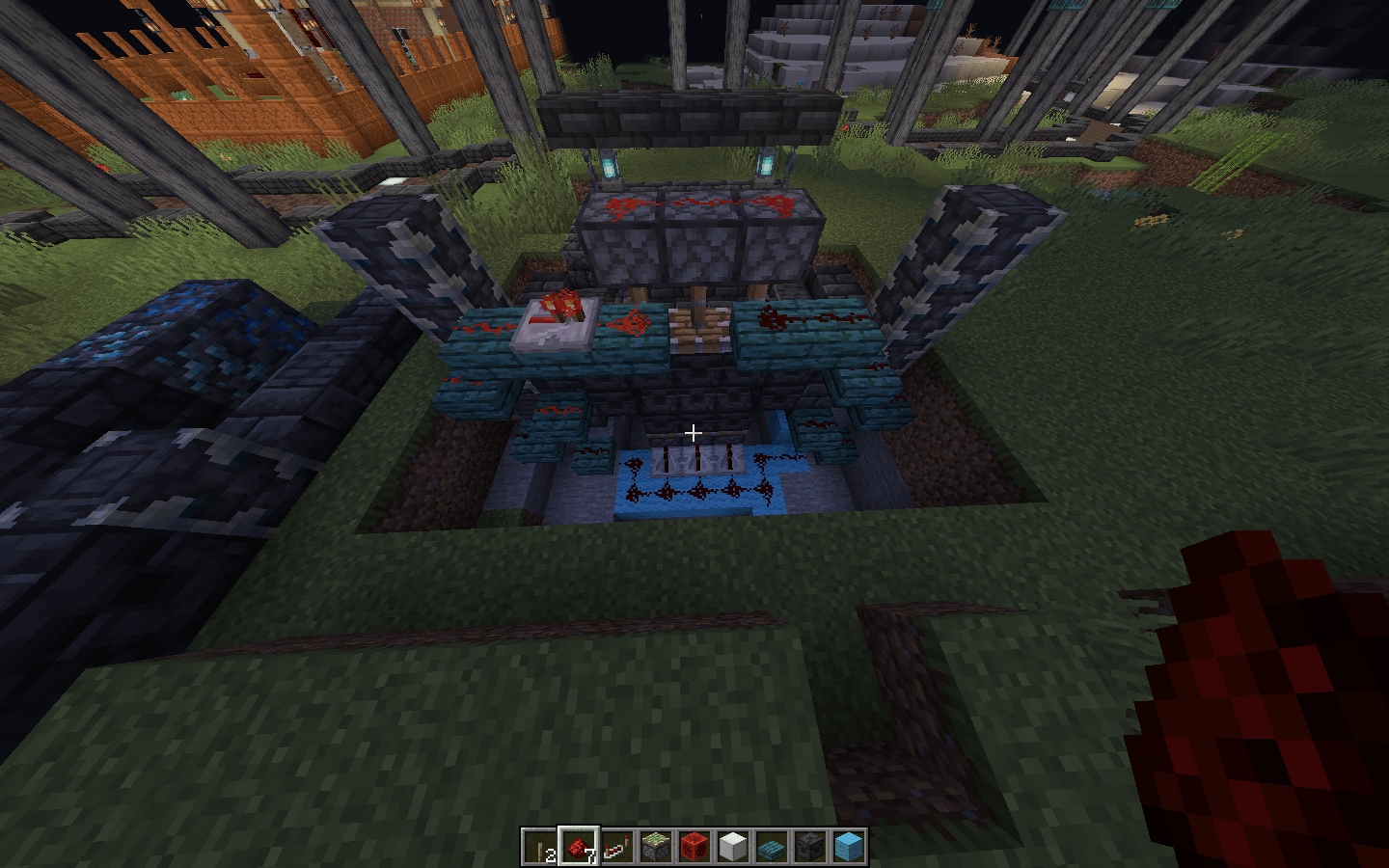Flip the right lever in the pit
This screenshot has height=868, width=1389.
point(728,459)
